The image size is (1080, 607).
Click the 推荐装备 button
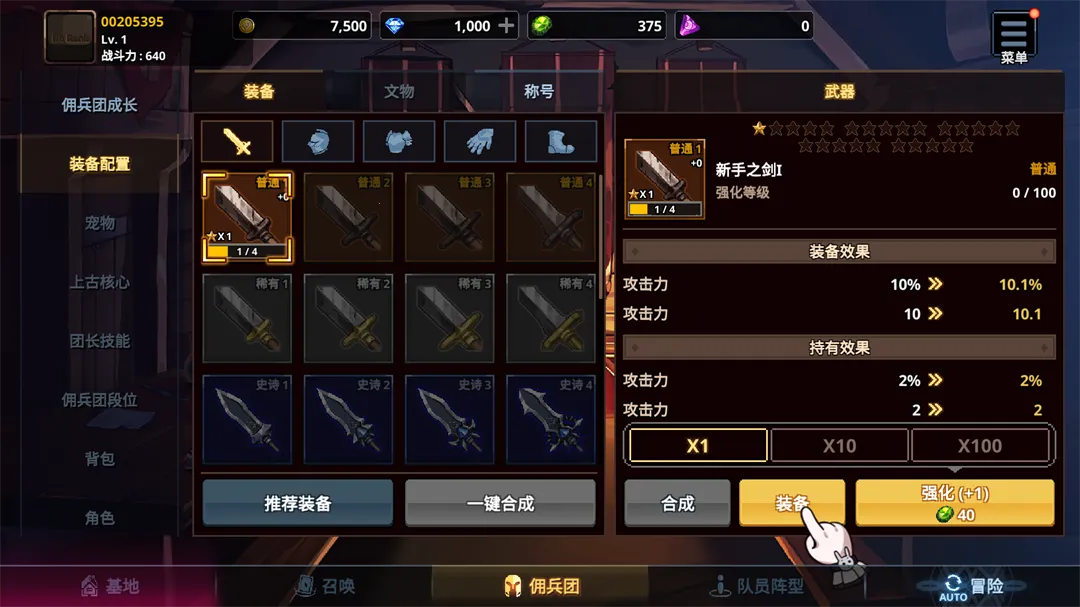(298, 503)
